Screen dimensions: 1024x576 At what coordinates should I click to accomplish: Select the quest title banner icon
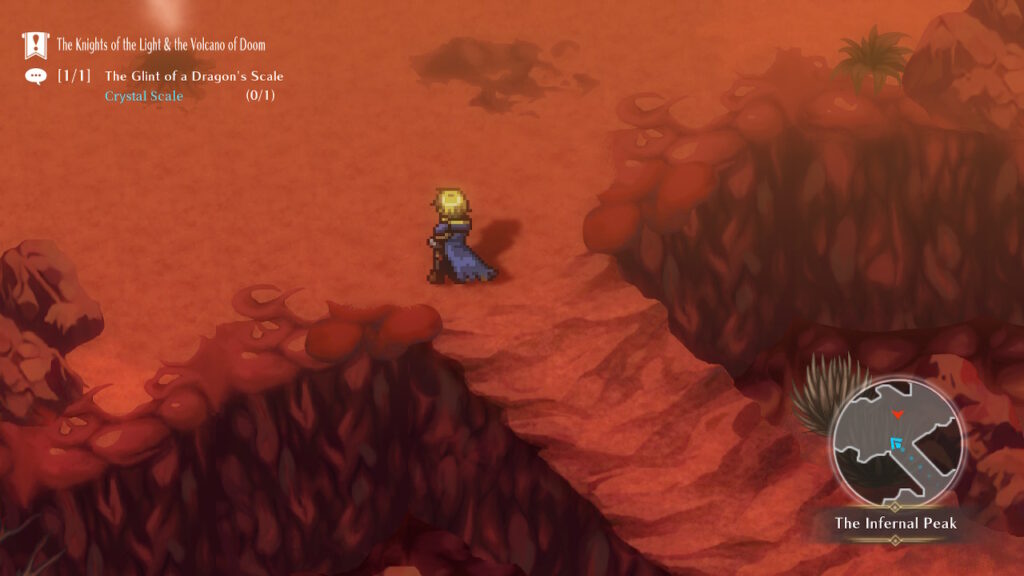pyautogui.click(x=36, y=45)
